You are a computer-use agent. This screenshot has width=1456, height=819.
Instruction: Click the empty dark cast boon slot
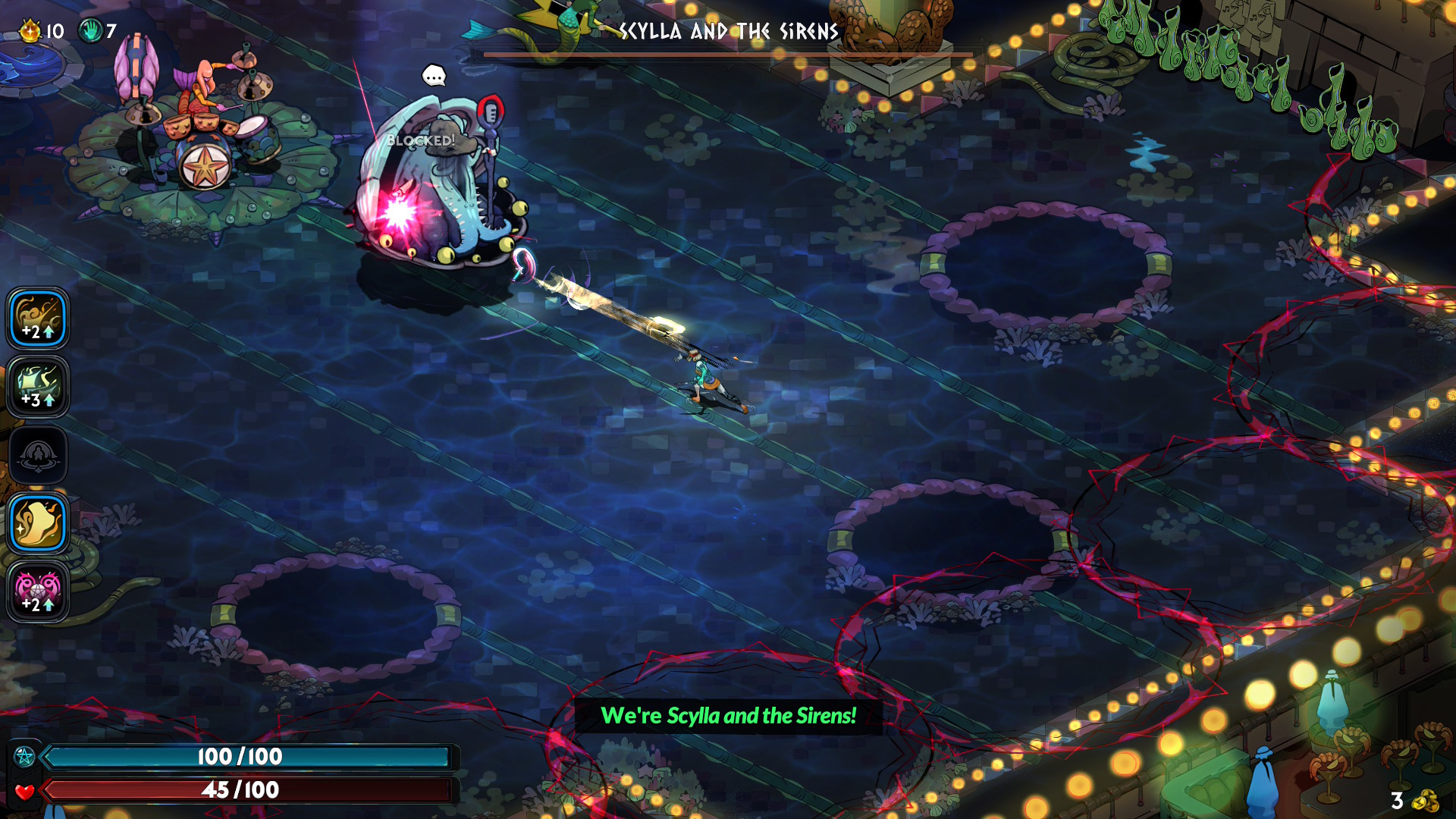pyautogui.click(x=38, y=456)
